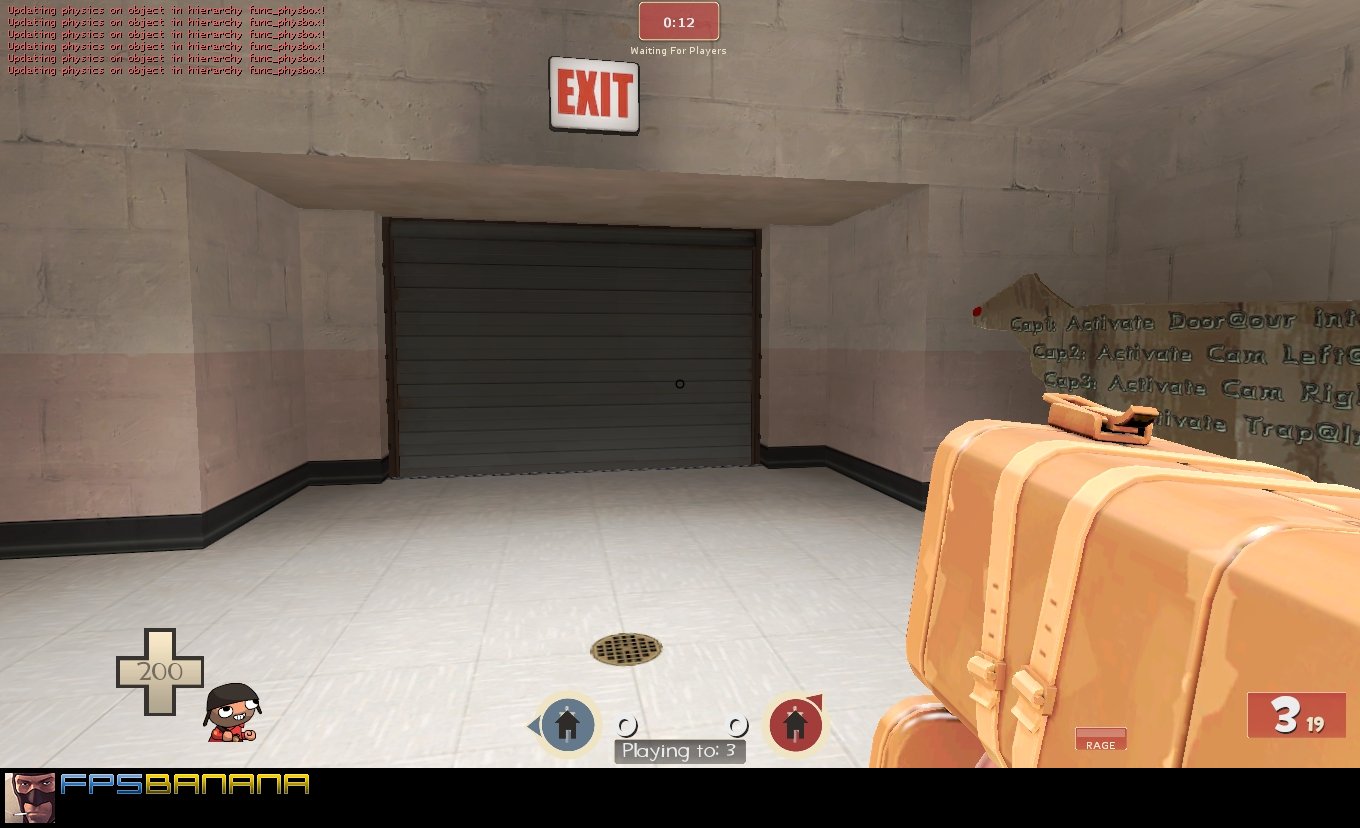1360x828 pixels.
Task: Toggle the left neutral capture point circle
Action: [628, 727]
